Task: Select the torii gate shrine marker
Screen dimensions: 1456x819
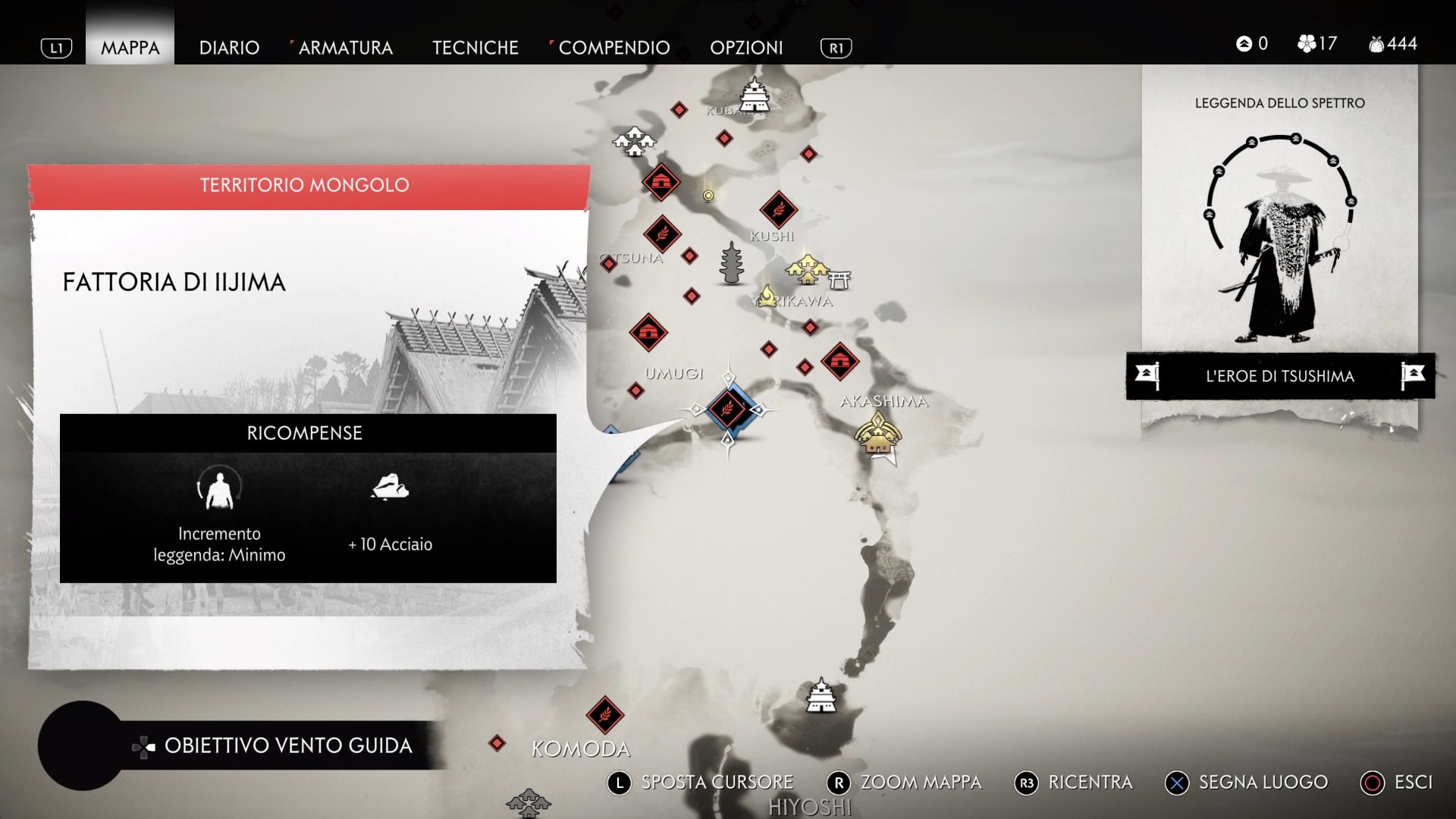Action: tap(839, 278)
